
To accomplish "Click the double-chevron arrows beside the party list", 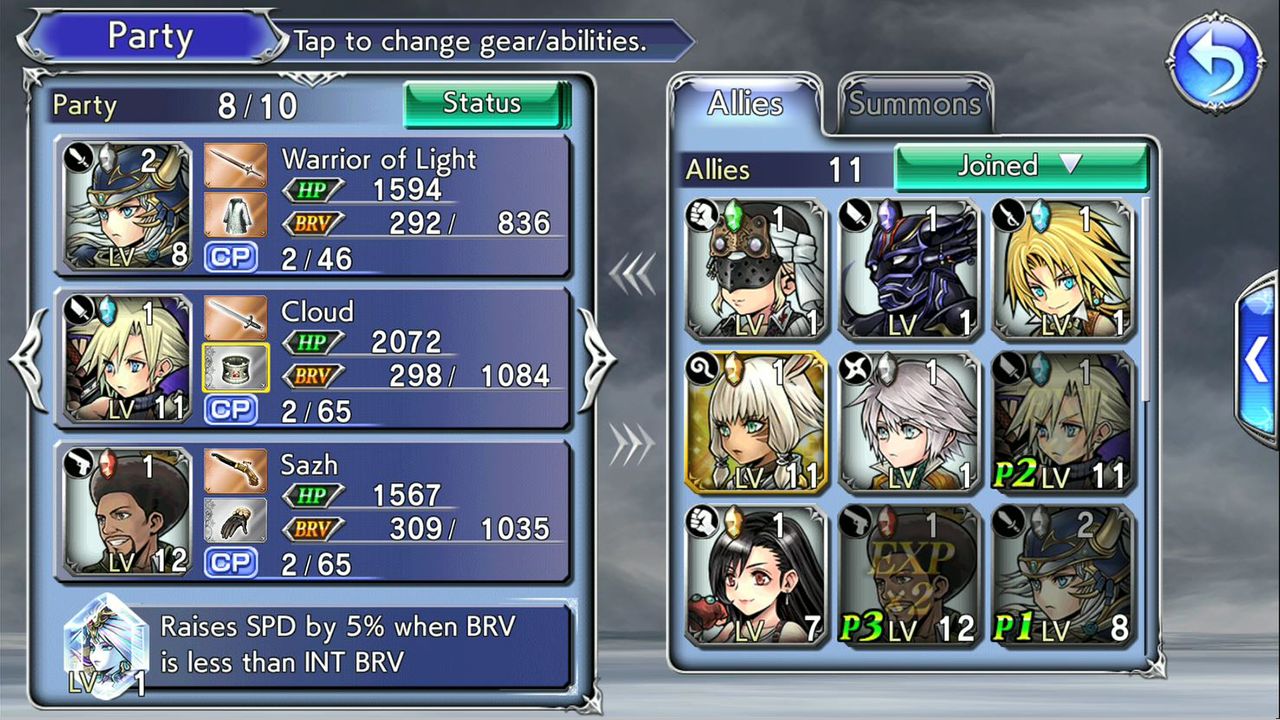I will coord(634,273).
